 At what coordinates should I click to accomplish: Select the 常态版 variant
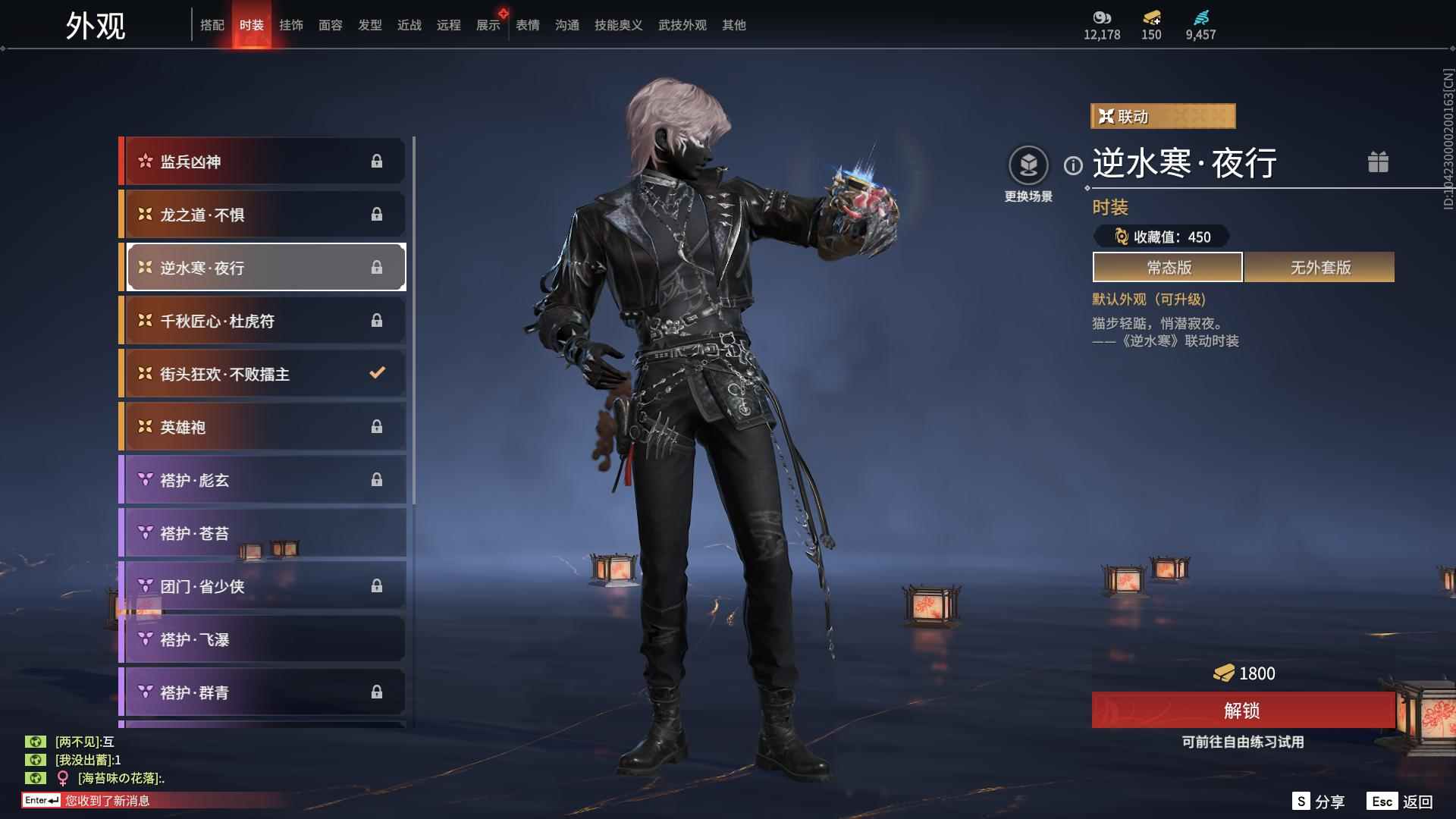[x=1168, y=268]
